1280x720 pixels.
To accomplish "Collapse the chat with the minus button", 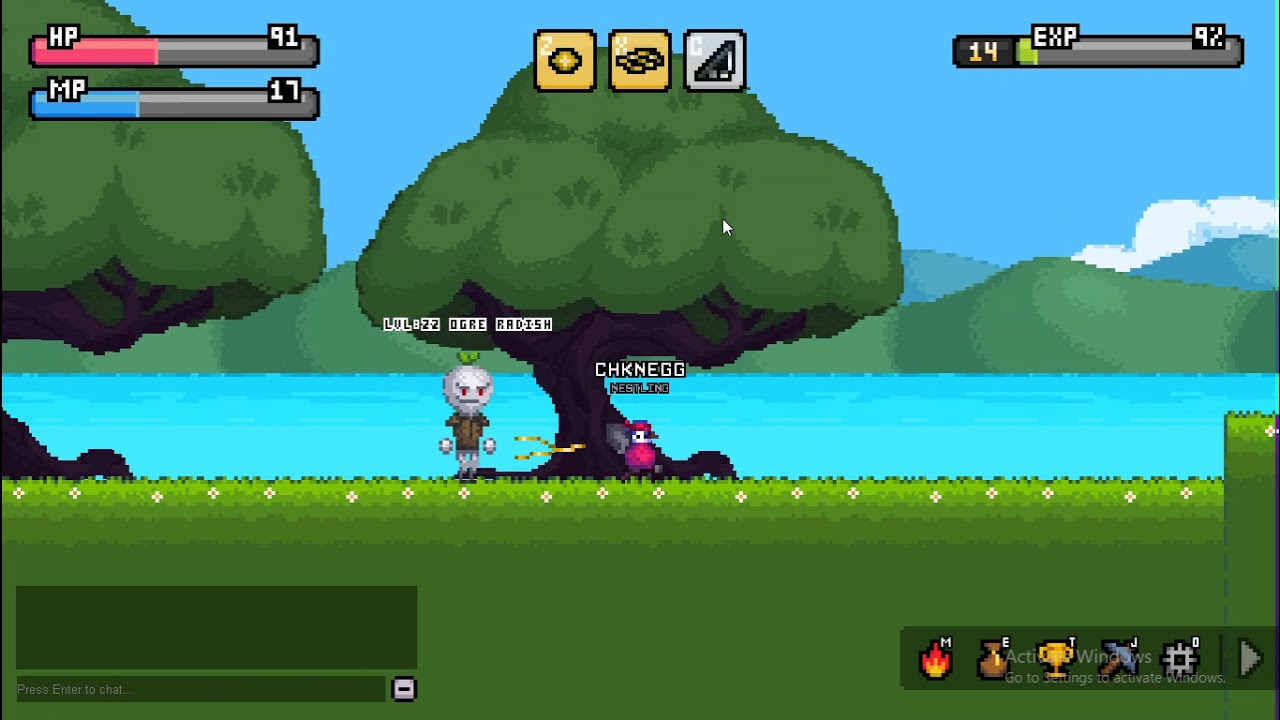I will click(404, 689).
